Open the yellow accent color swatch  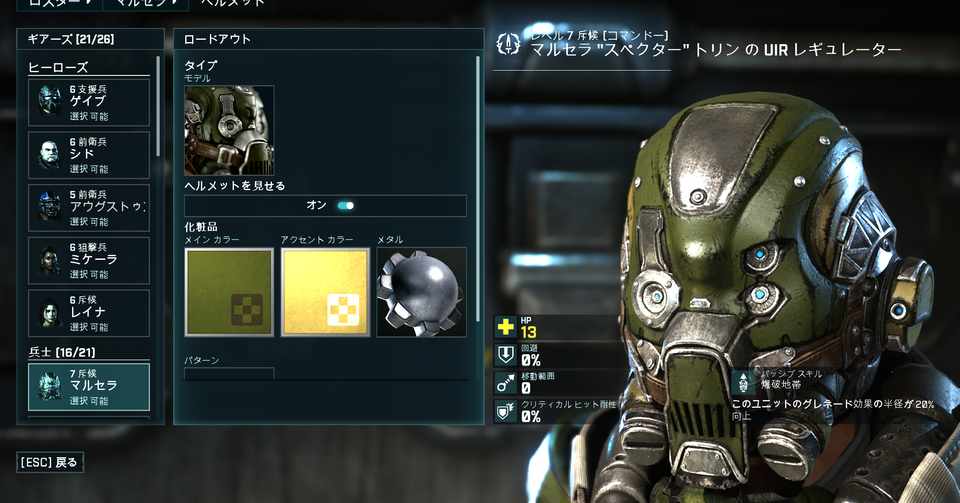(x=325, y=292)
